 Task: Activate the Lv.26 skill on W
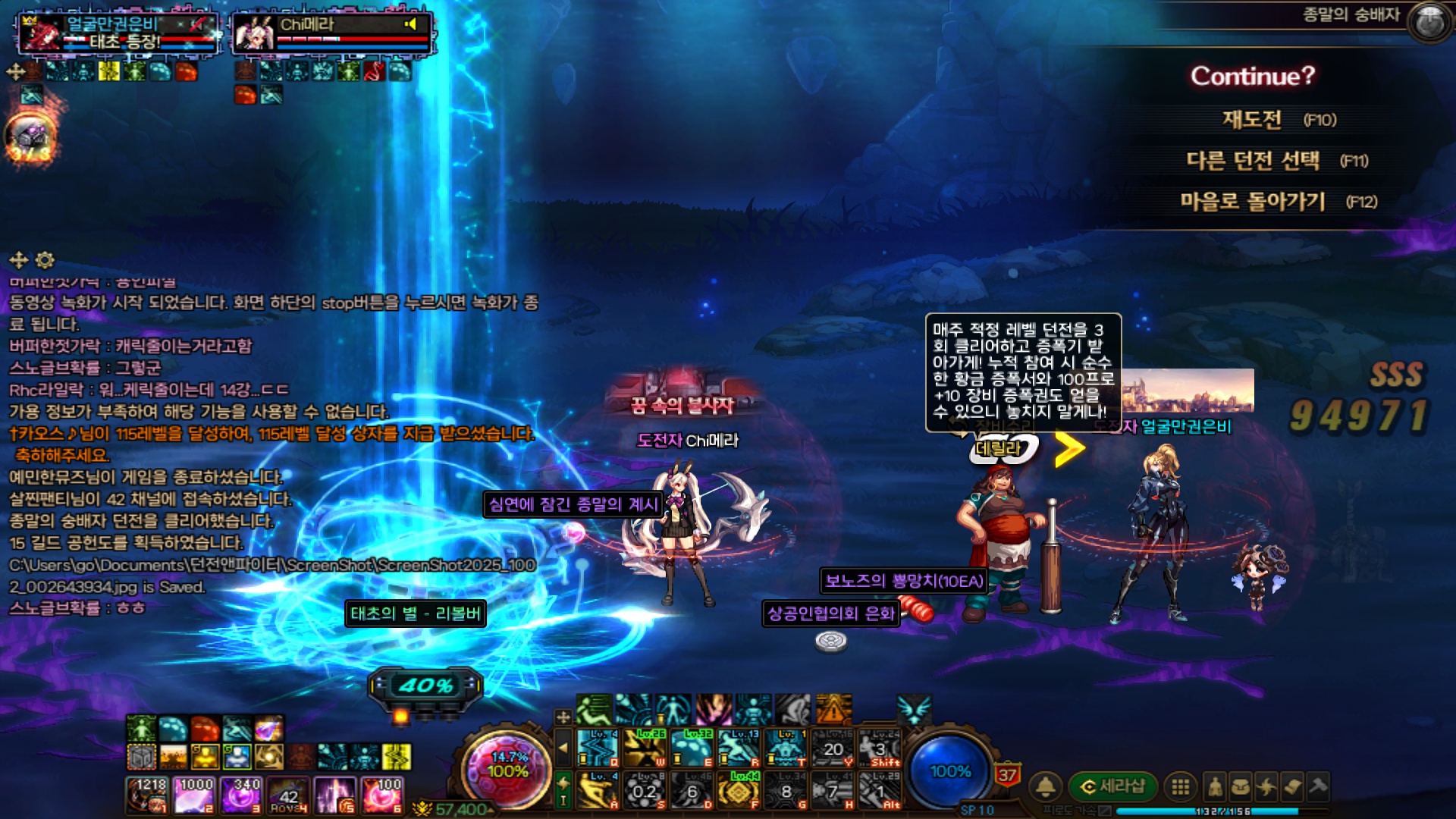tap(645, 748)
